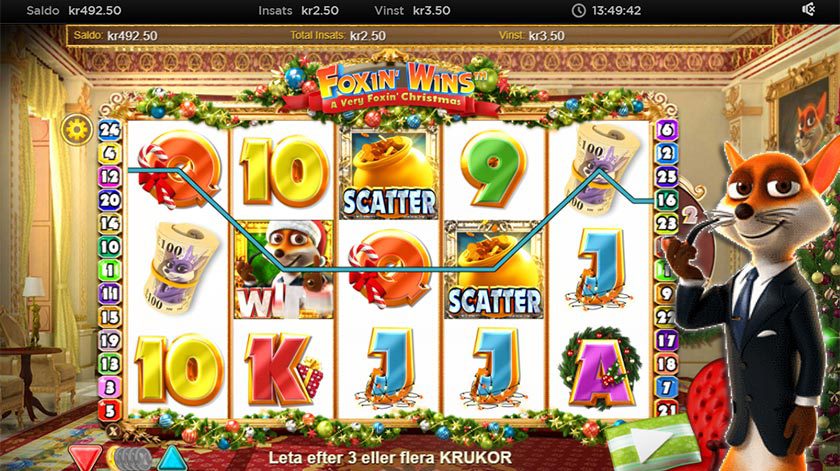Select payline number 24 marker
This screenshot has height=471, width=840.
click(110, 129)
